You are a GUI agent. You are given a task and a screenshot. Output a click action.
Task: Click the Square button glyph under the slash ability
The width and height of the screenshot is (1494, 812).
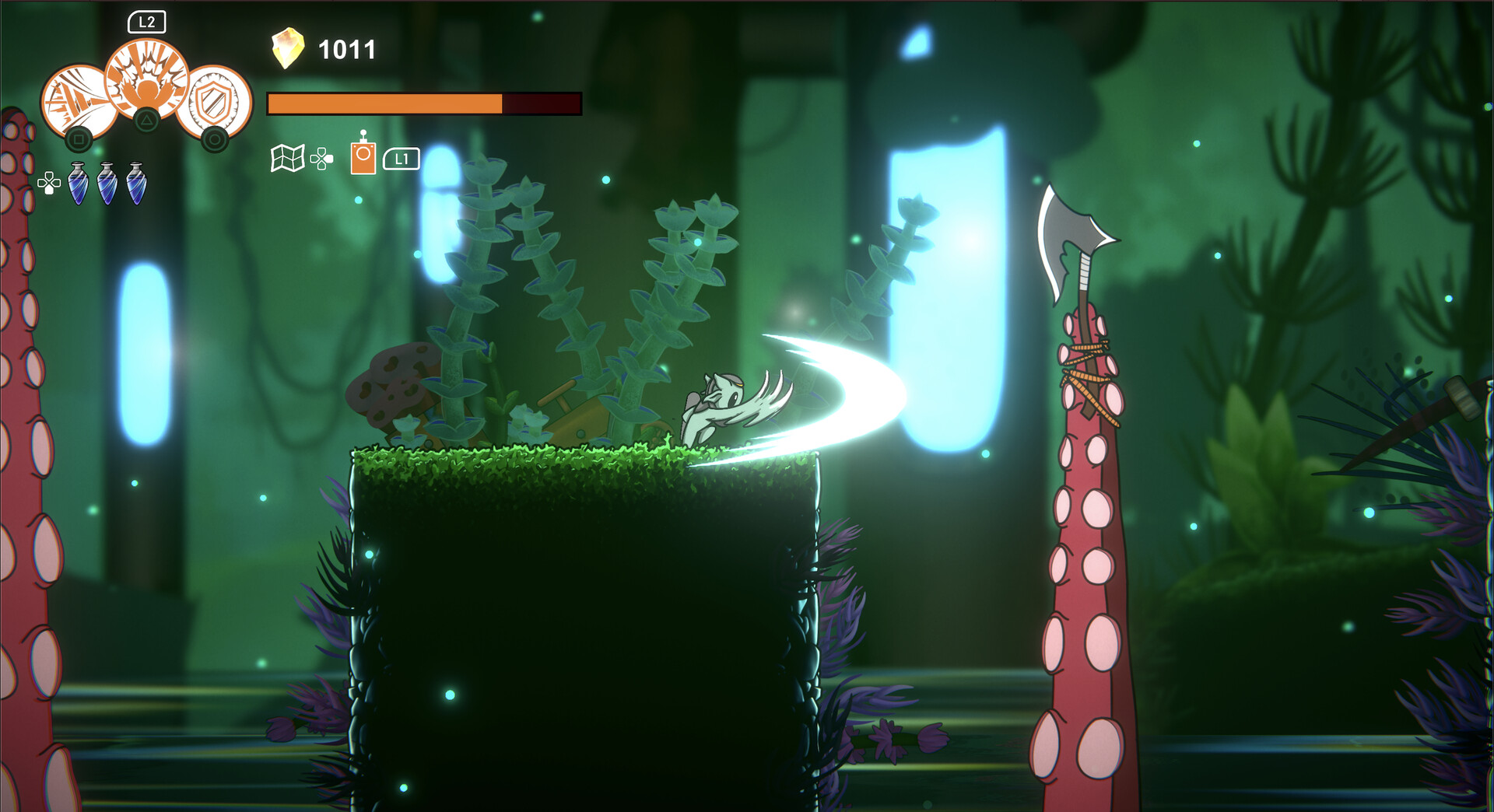[x=80, y=138]
